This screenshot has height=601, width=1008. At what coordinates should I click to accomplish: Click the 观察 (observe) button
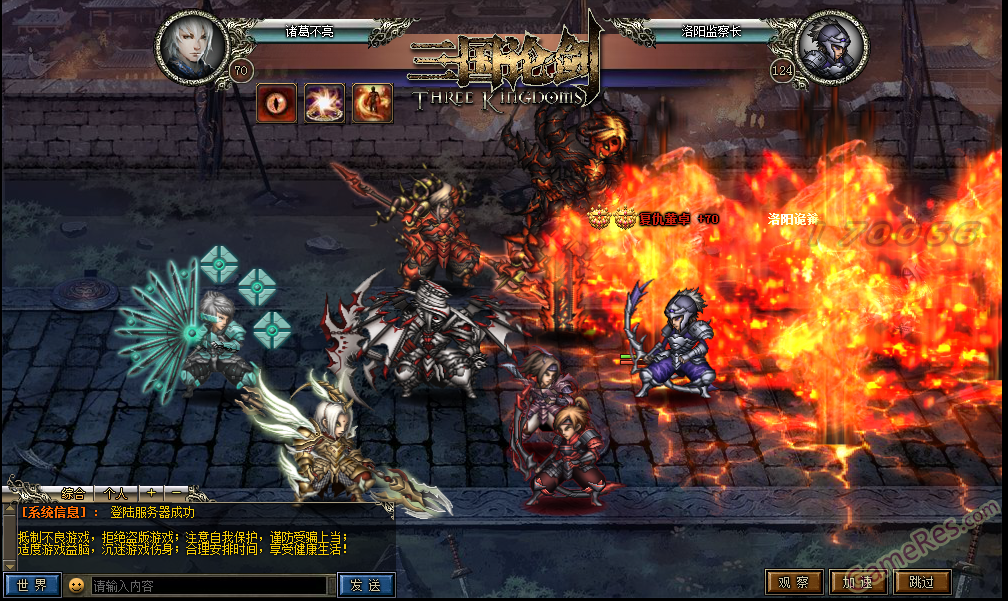coord(794,582)
